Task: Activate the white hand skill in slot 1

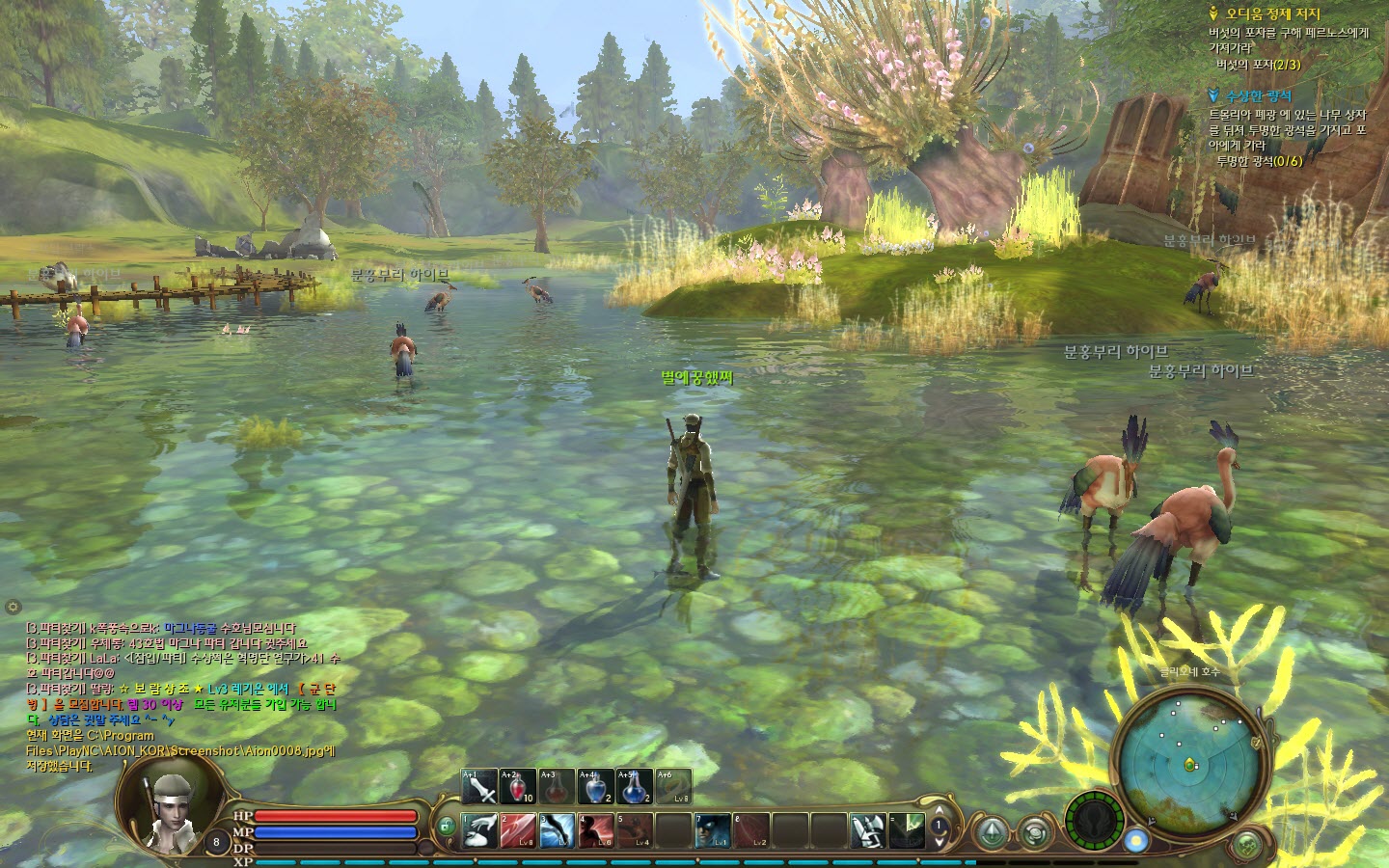Action: (x=479, y=831)
